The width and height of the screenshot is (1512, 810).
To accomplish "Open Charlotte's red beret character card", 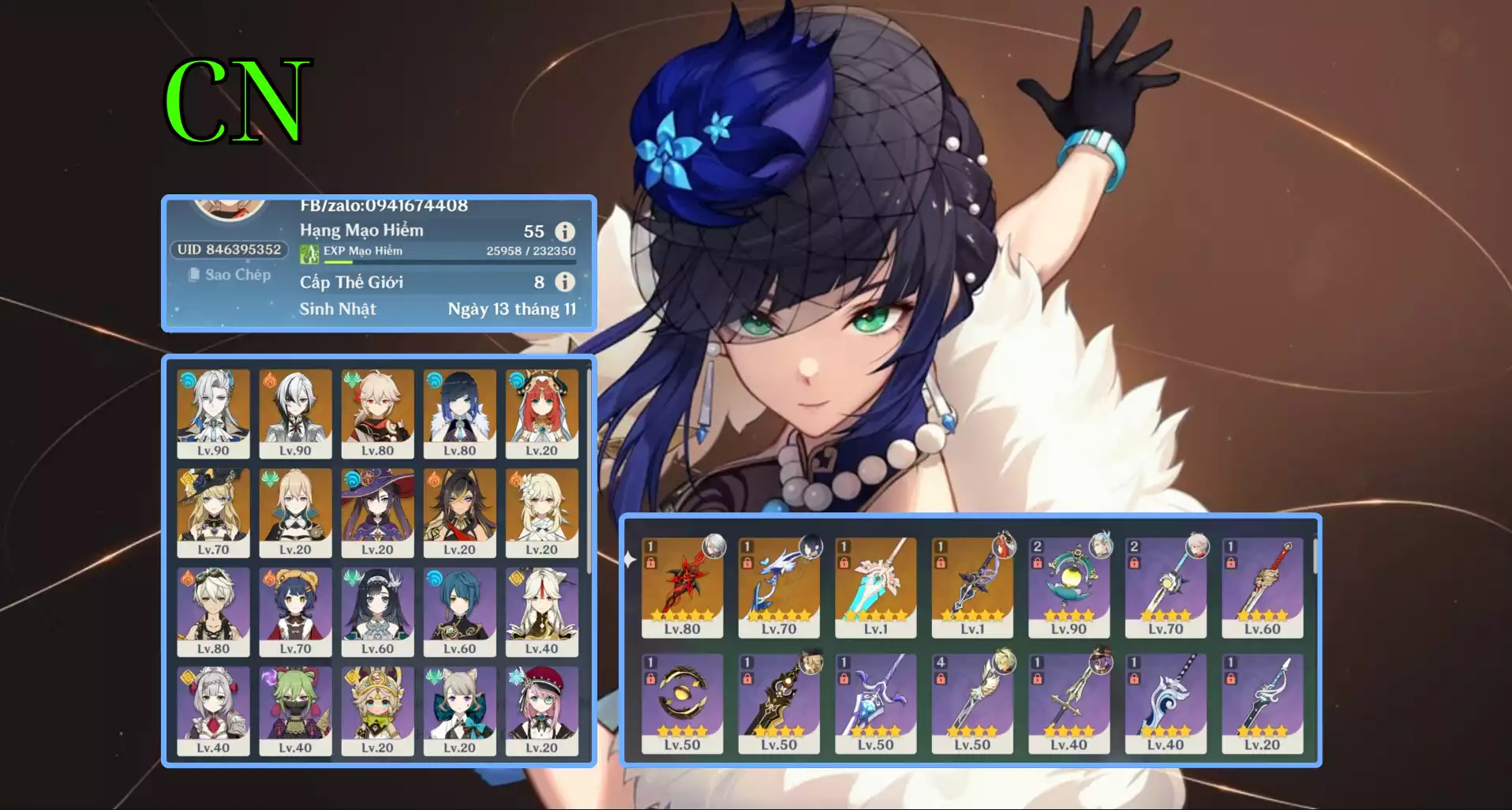I will [x=541, y=711].
